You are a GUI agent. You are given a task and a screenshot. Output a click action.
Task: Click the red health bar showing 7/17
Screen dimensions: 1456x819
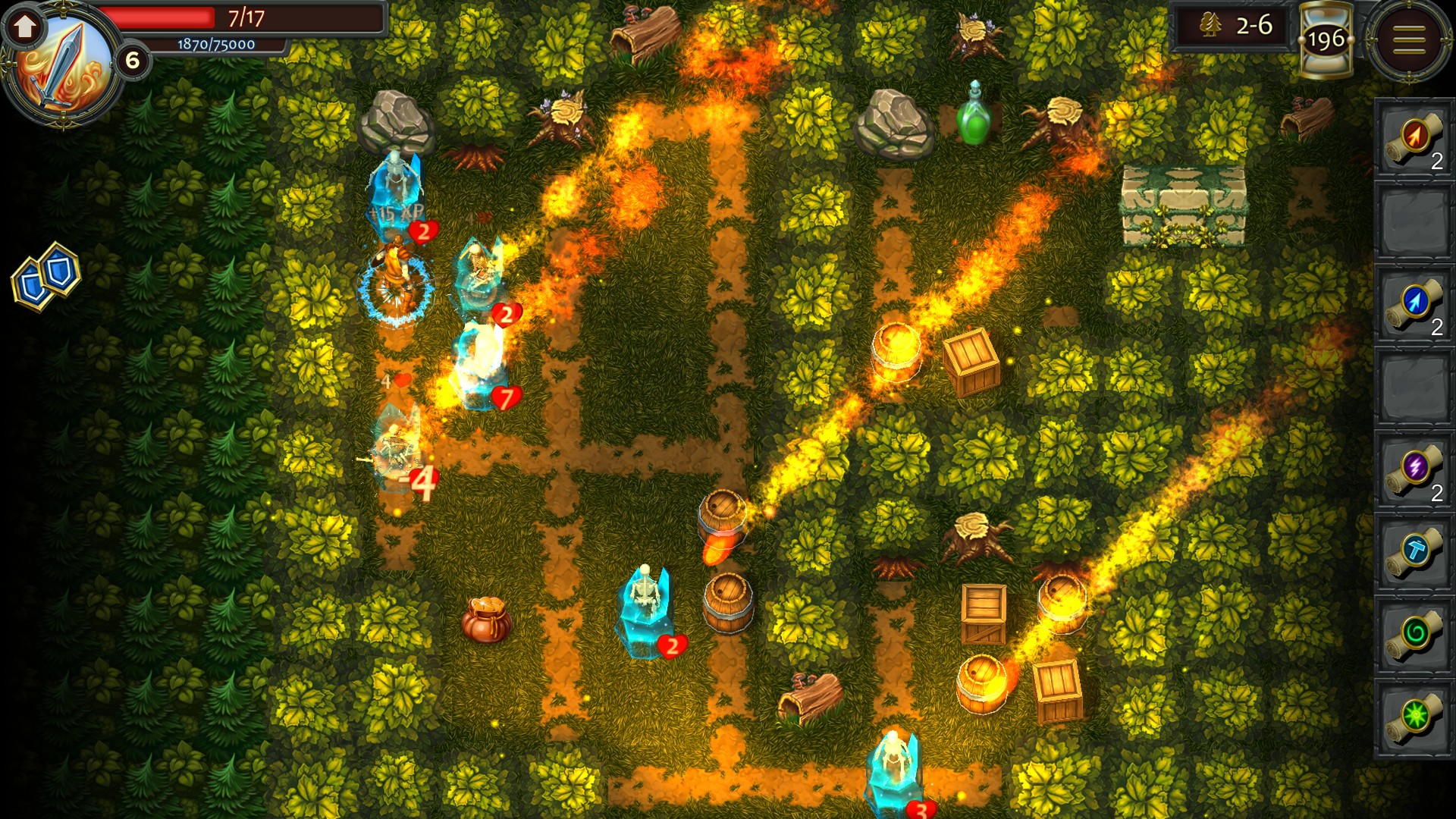point(227,18)
